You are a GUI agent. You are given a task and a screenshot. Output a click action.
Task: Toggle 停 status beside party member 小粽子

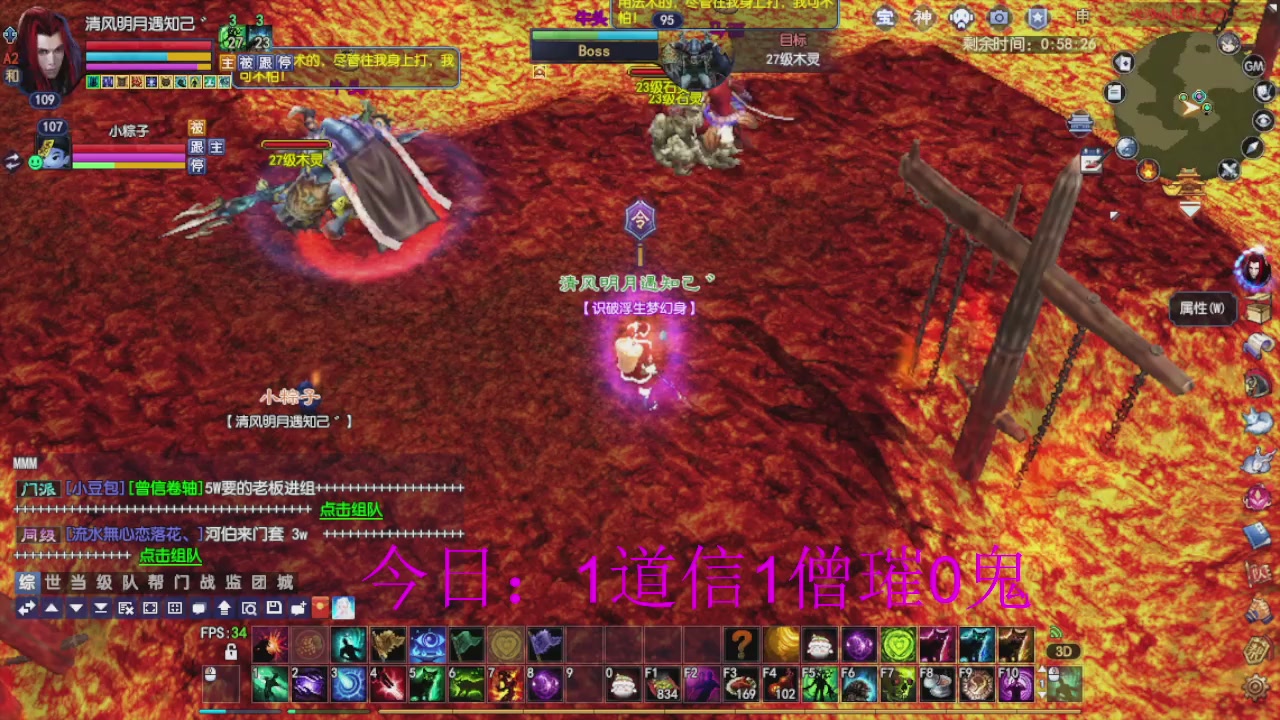[196, 165]
